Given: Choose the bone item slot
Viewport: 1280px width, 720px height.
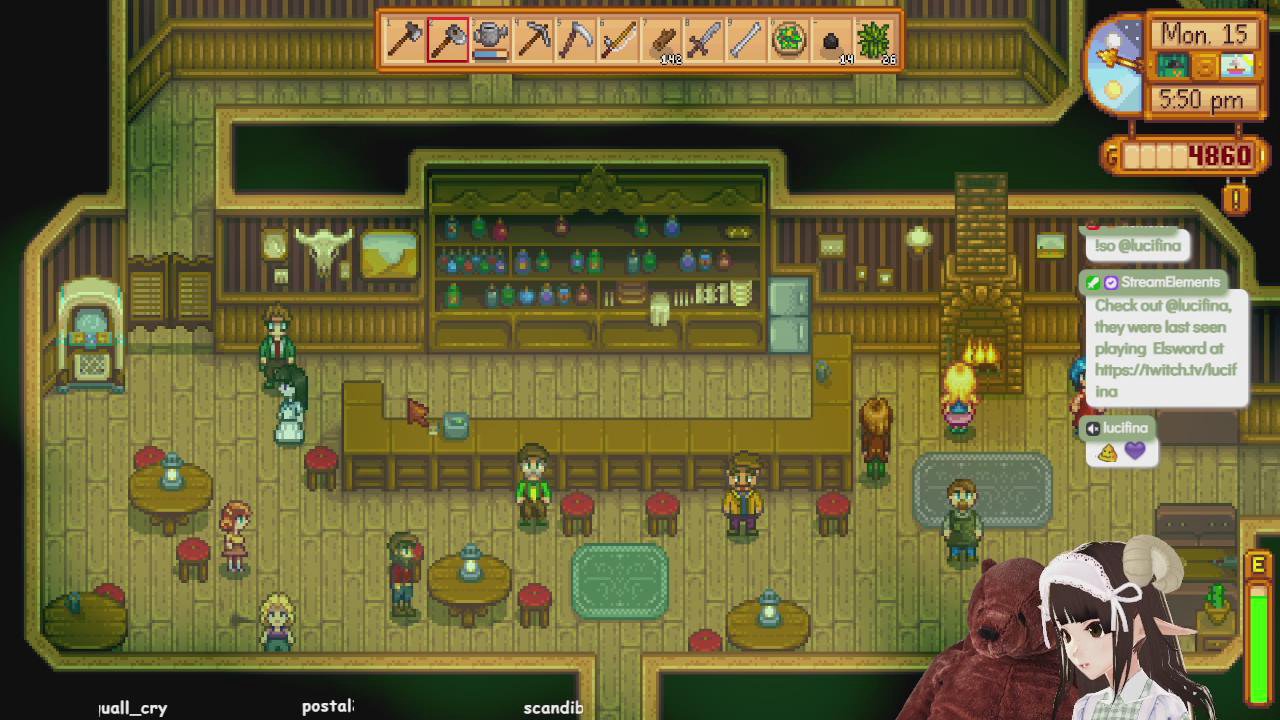Looking at the screenshot, I should [x=747, y=41].
